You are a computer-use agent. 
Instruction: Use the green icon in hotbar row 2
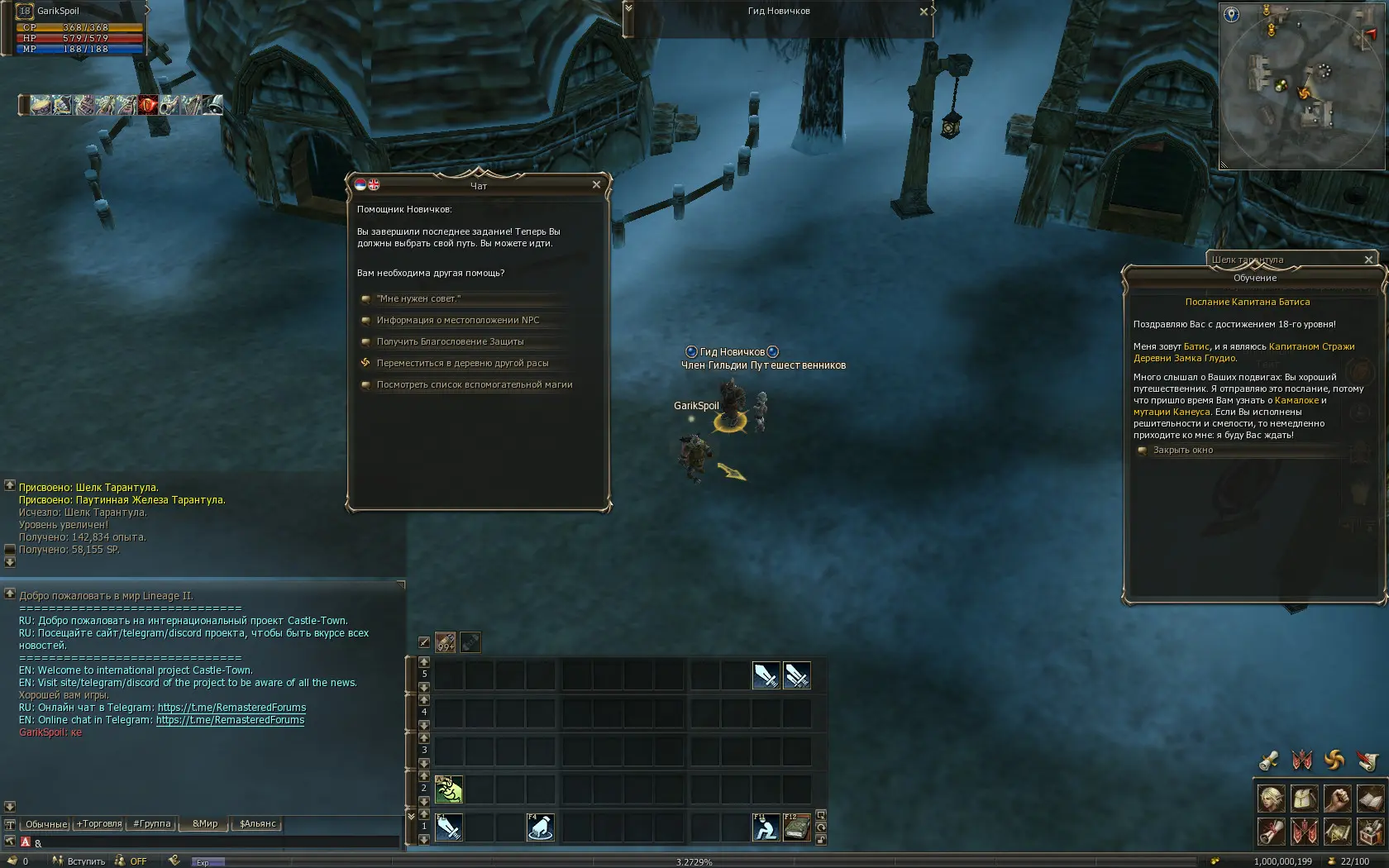pos(449,789)
